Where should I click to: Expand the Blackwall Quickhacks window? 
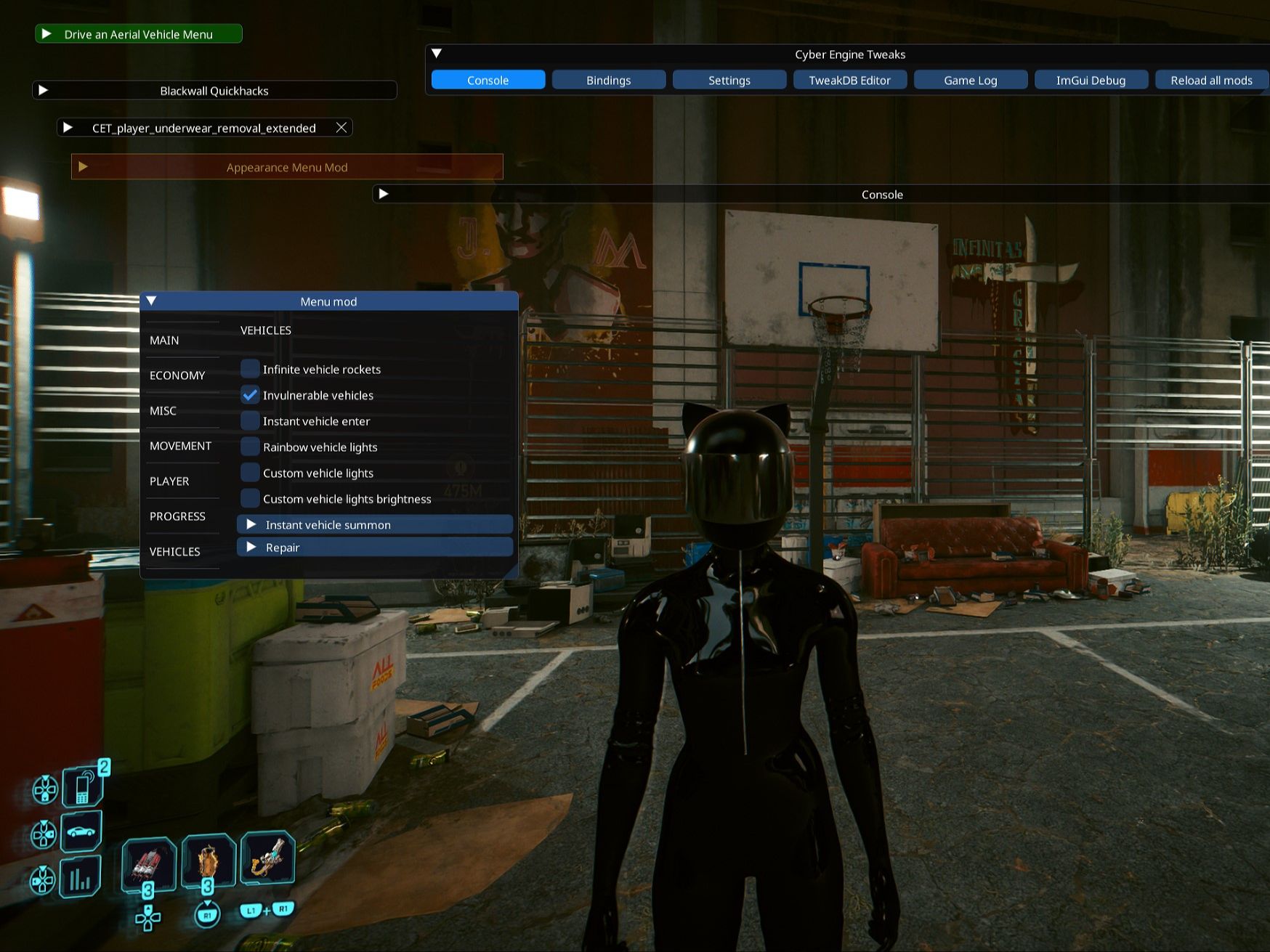[44, 90]
